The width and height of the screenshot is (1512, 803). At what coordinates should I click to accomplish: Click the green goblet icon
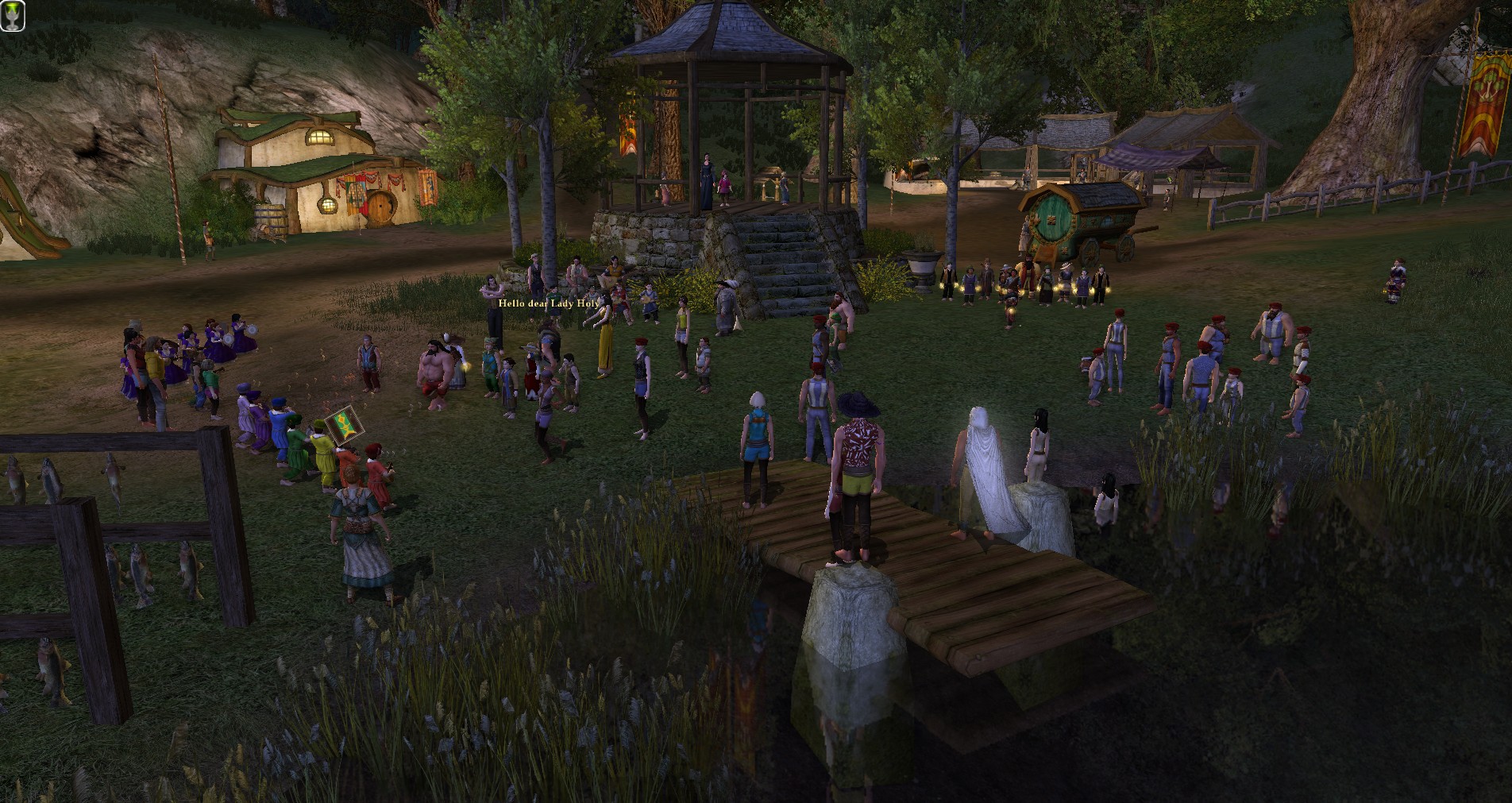(13, 15)
